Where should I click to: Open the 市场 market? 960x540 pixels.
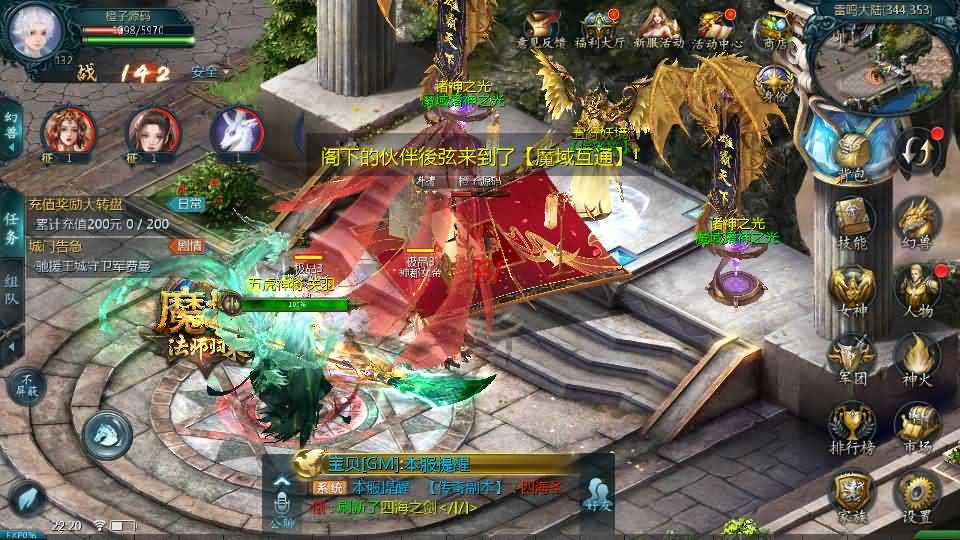(915, 424)
